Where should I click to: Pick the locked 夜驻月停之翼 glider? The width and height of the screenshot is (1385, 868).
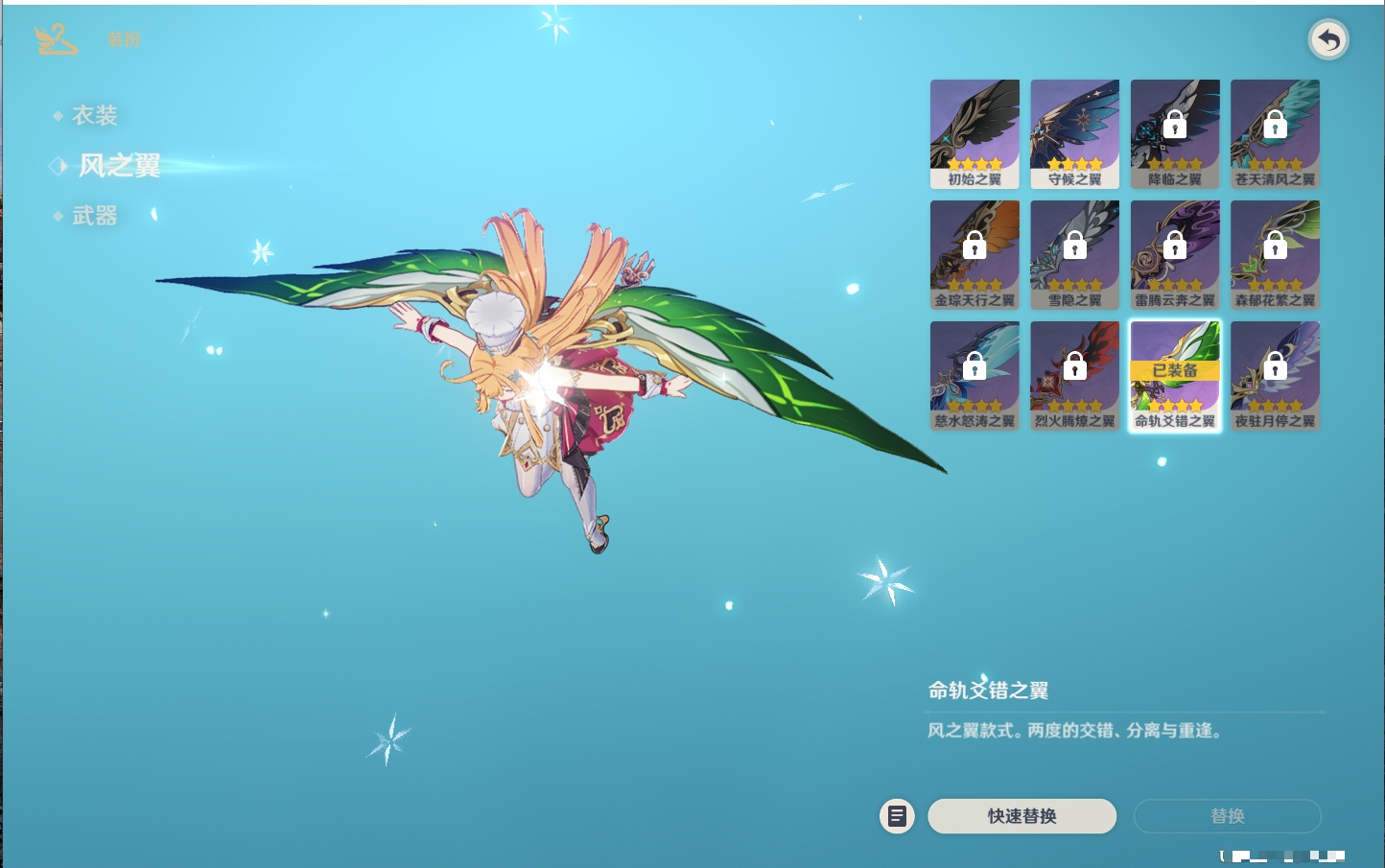[1275, 375]
